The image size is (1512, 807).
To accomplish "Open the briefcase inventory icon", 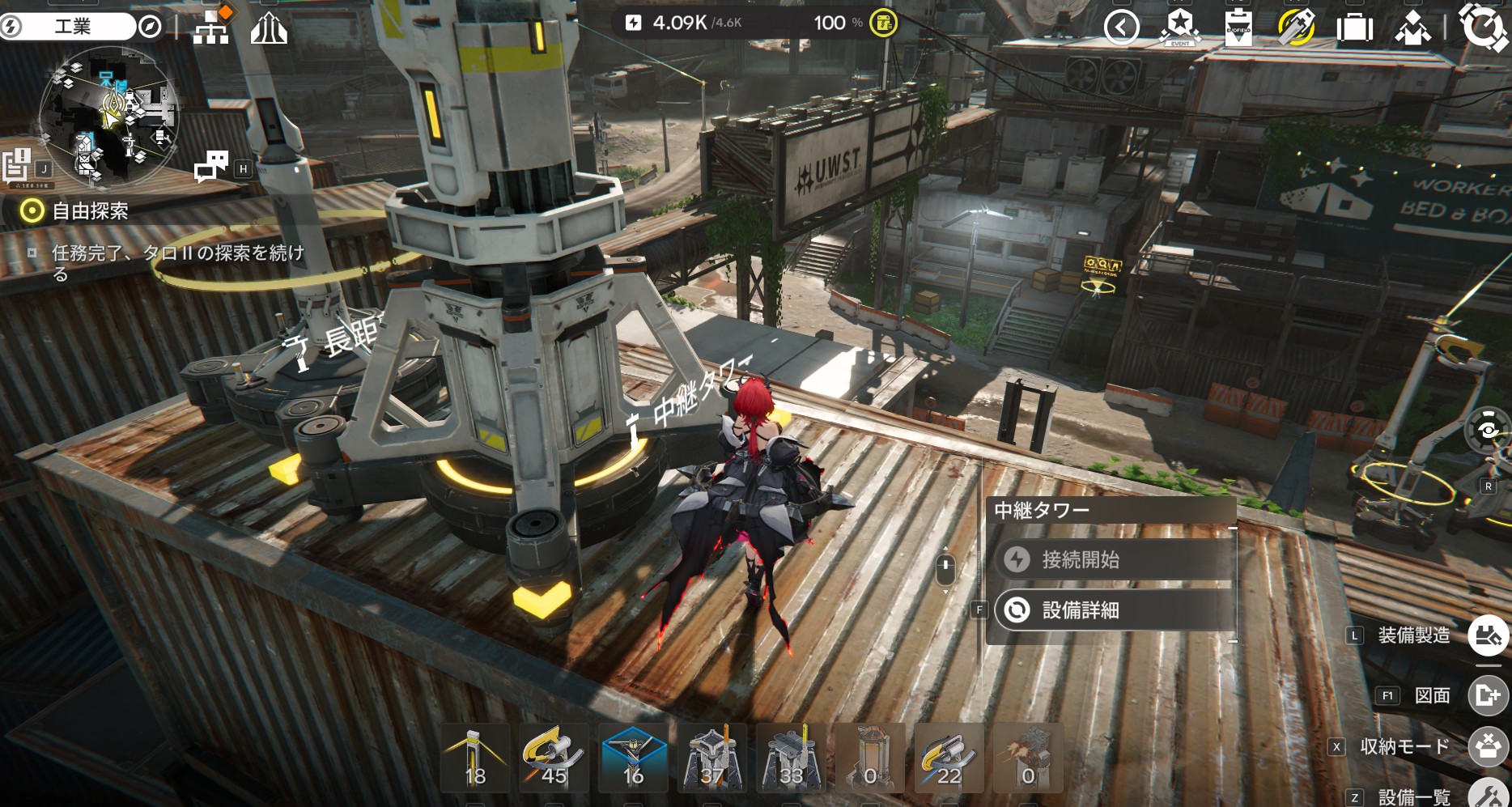I will click(x=1354, y=28).
